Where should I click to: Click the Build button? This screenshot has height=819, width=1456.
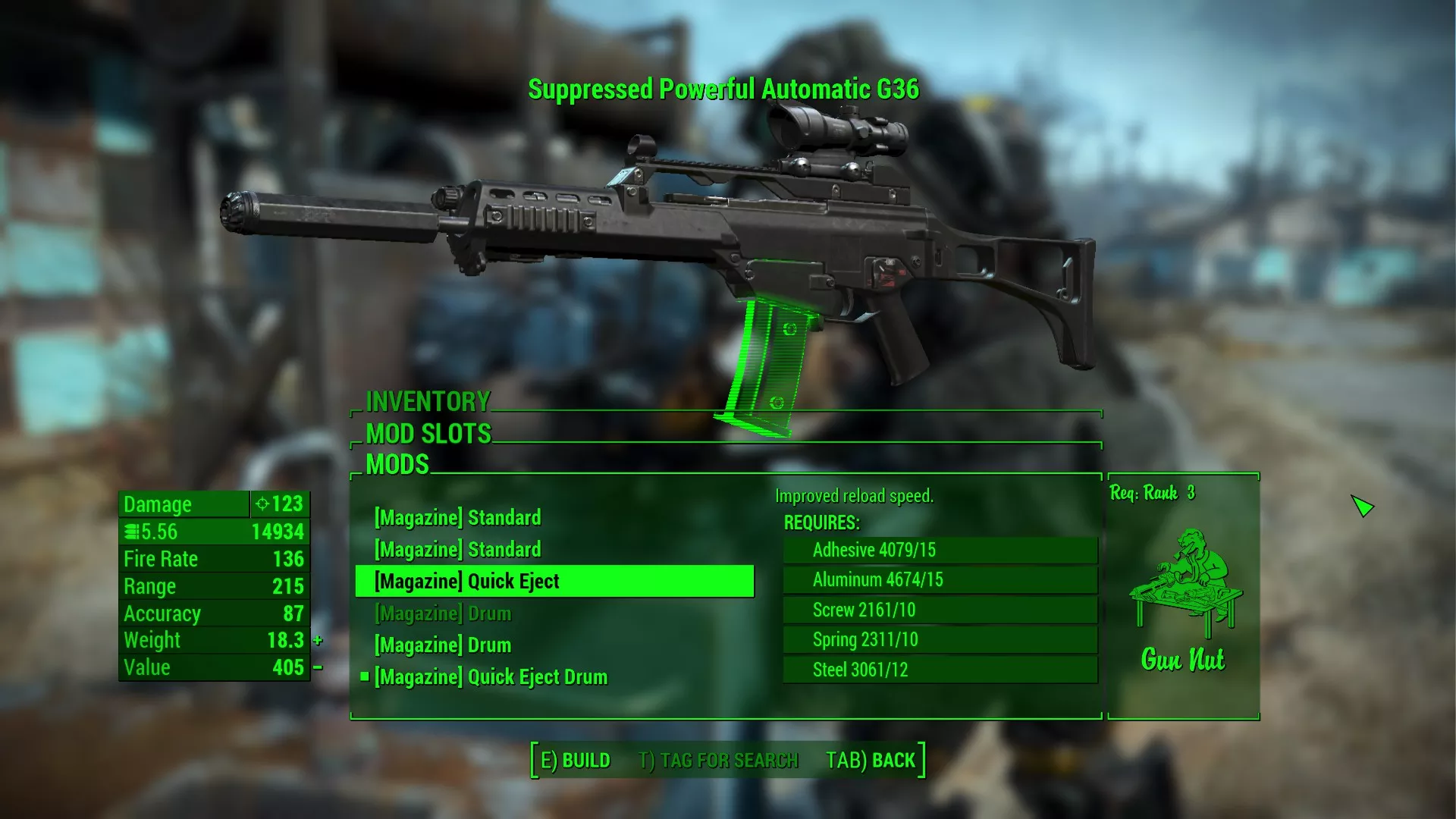[575, 761]
